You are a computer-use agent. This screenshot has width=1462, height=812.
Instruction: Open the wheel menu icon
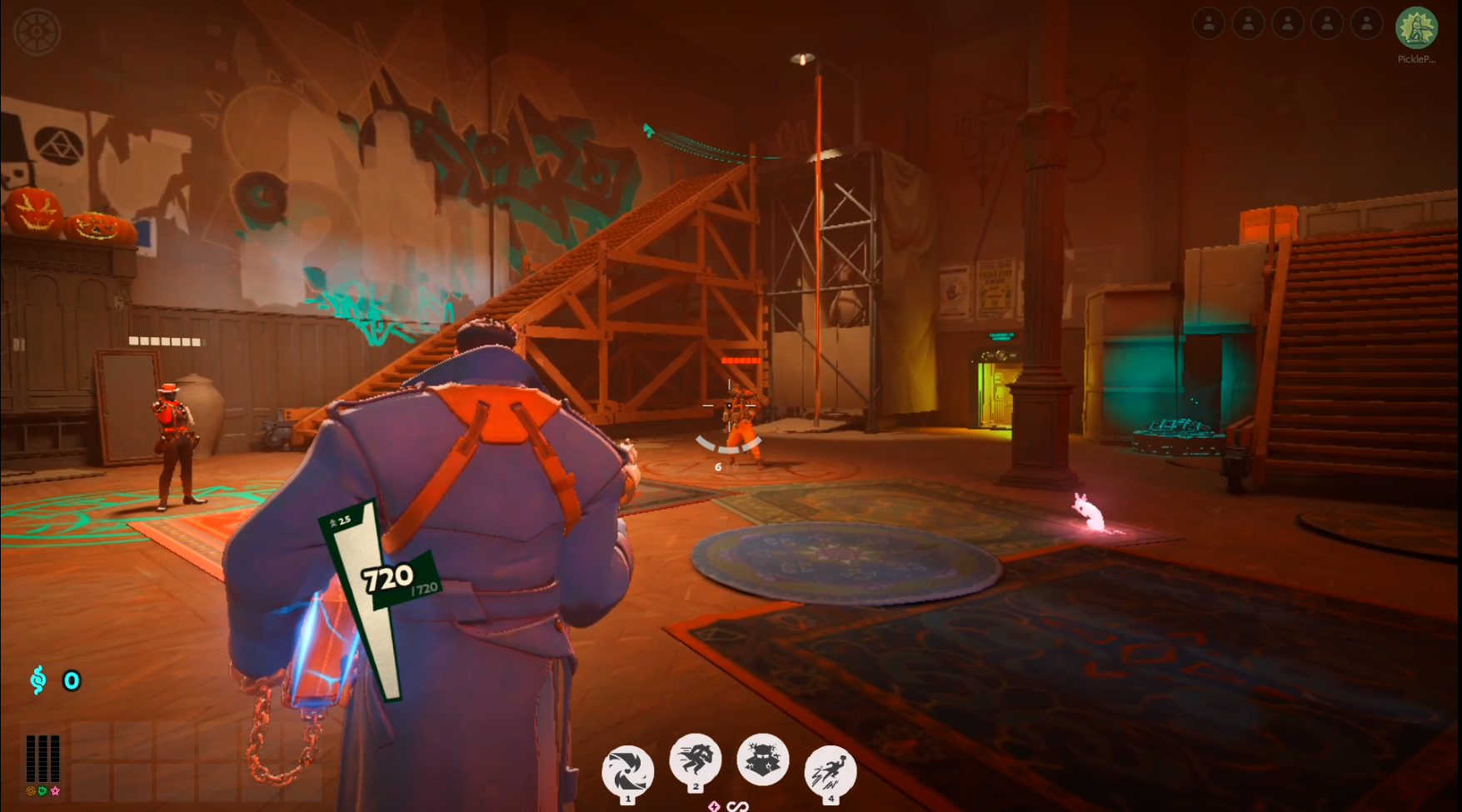point(37,32)
